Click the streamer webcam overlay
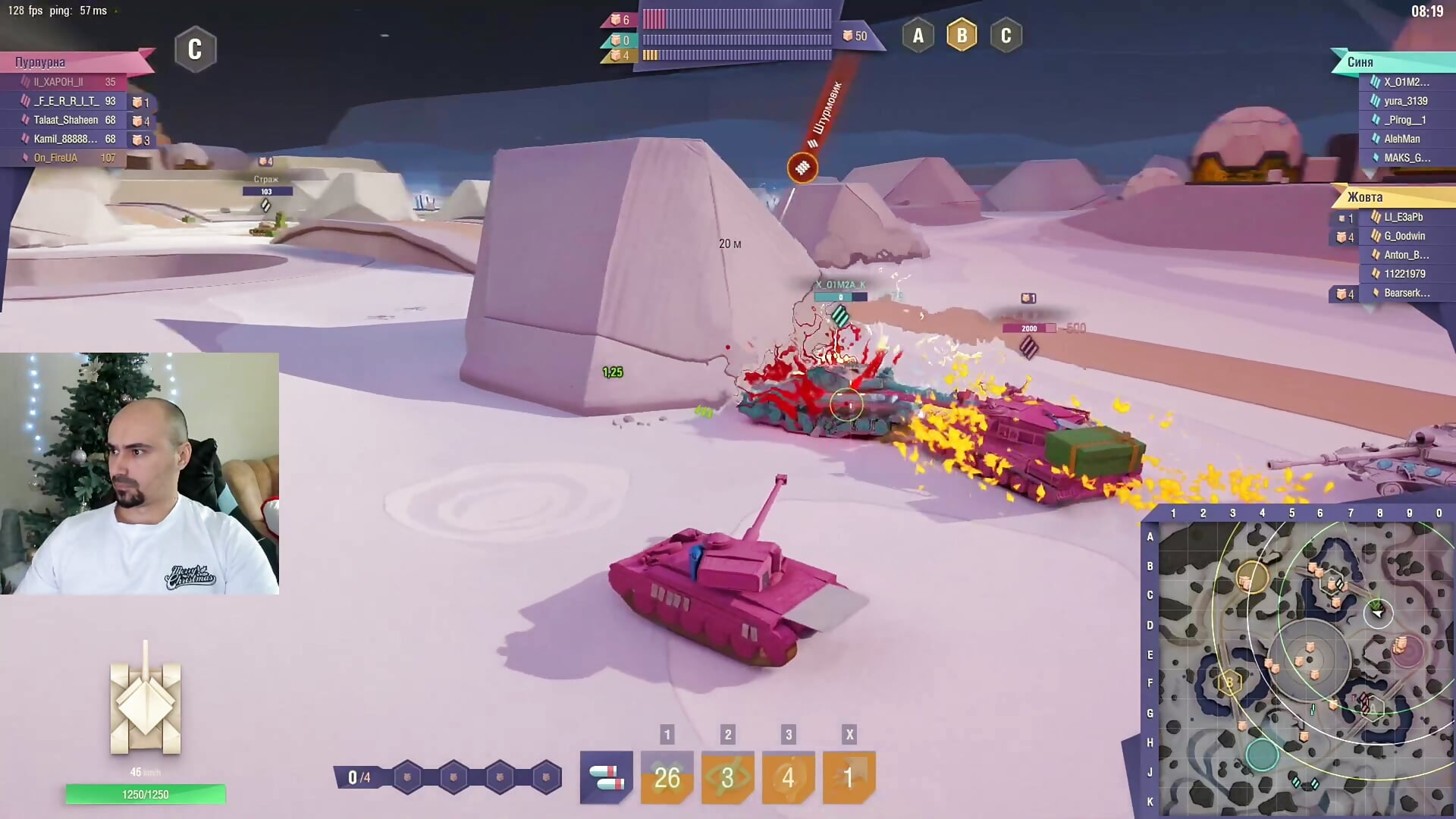This screenshot has width=1456, height=819. [x=140, y=473]
